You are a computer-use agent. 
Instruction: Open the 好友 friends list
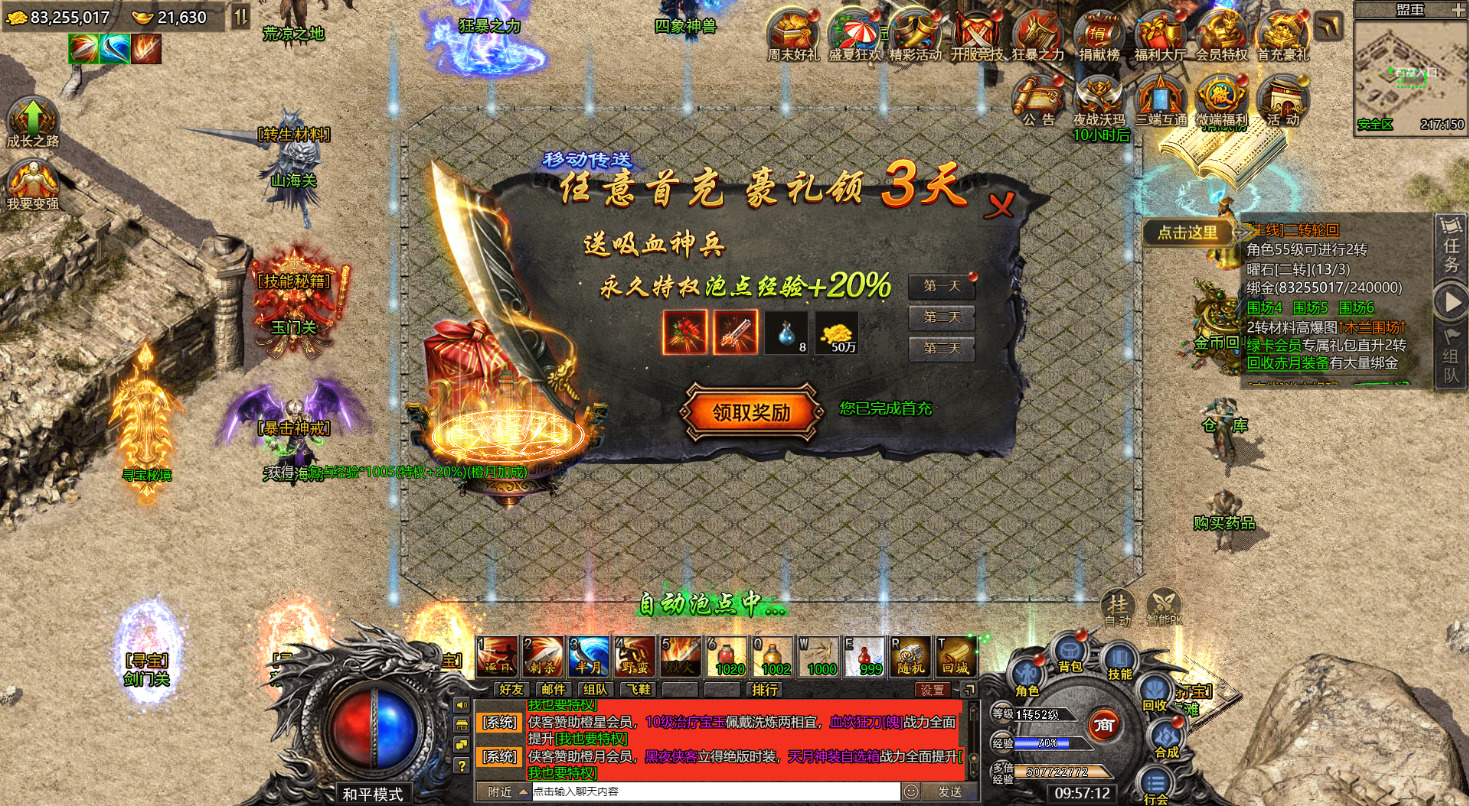[512, 689]
